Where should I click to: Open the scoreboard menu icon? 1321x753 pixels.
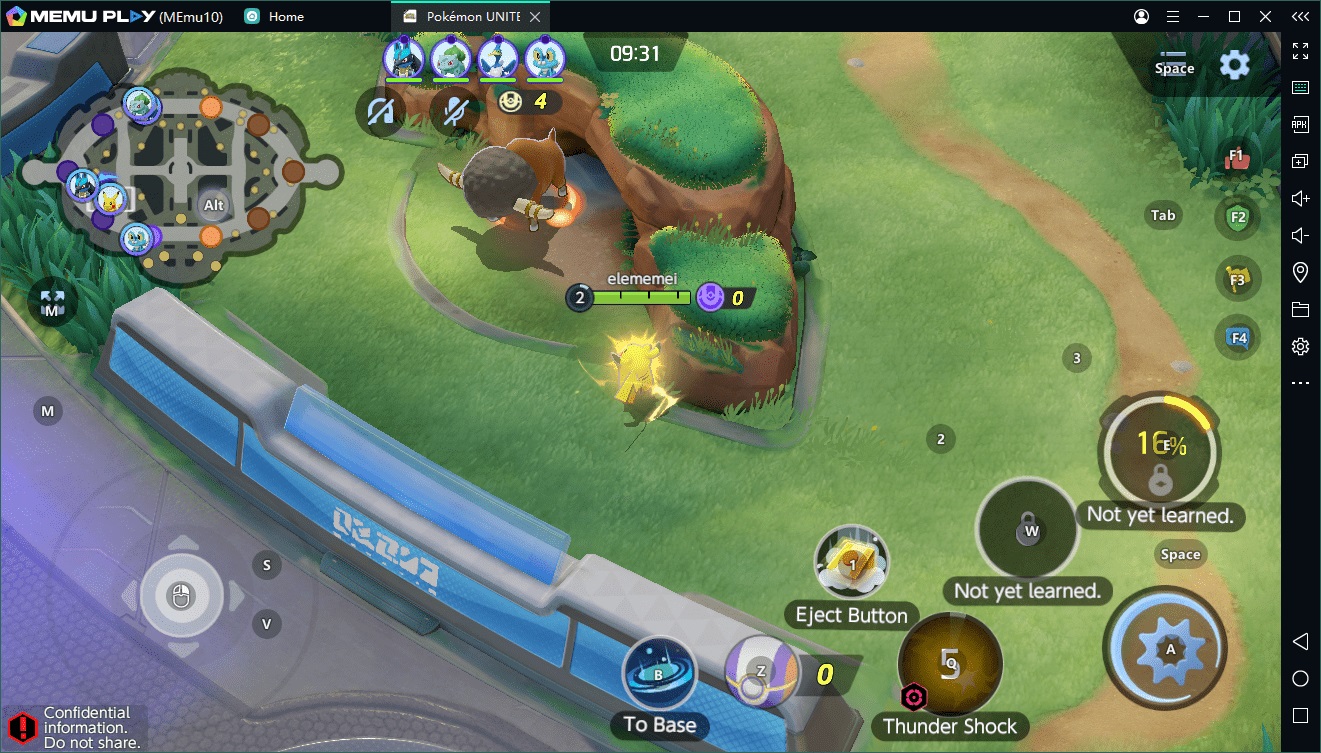1173,64
